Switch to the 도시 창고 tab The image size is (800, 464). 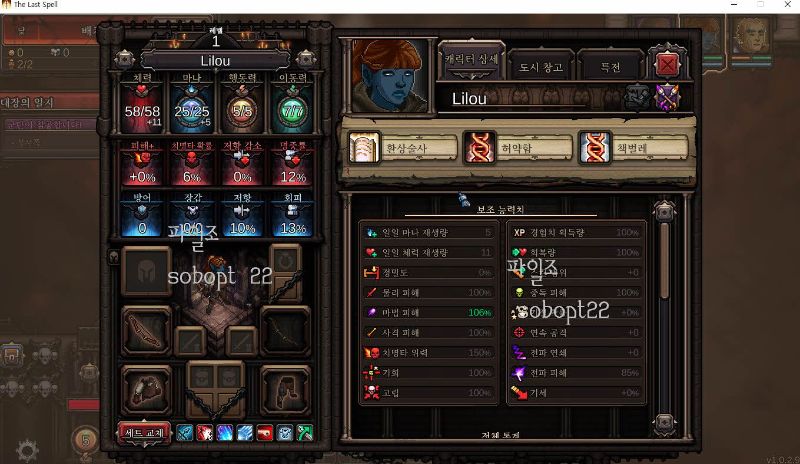(x=542, y=68)
